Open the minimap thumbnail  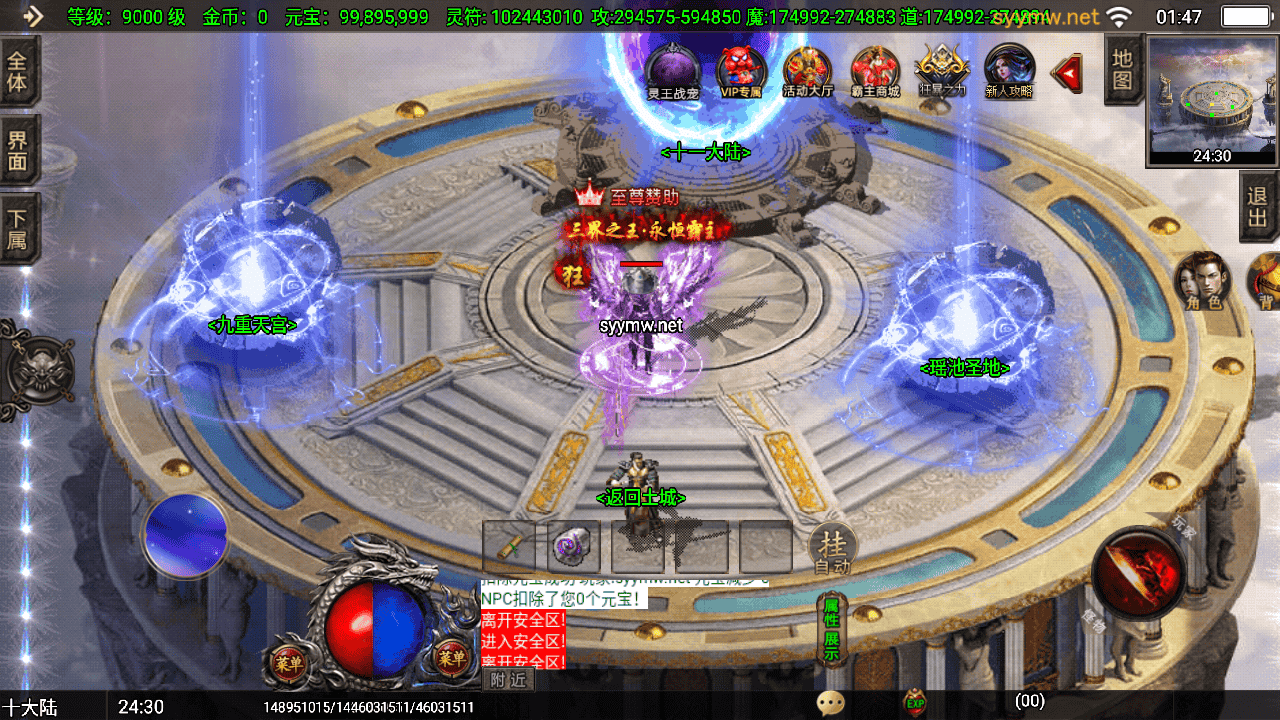point(1212,98)
